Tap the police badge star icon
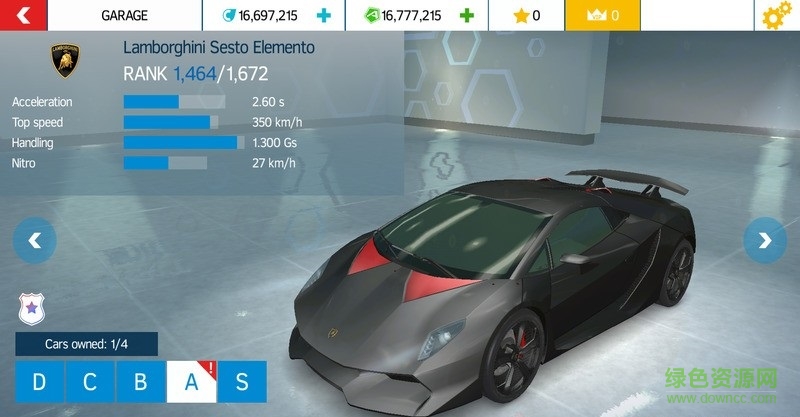Image resolution: width=800 pixels, height=417 pixels. coord(32,309)
